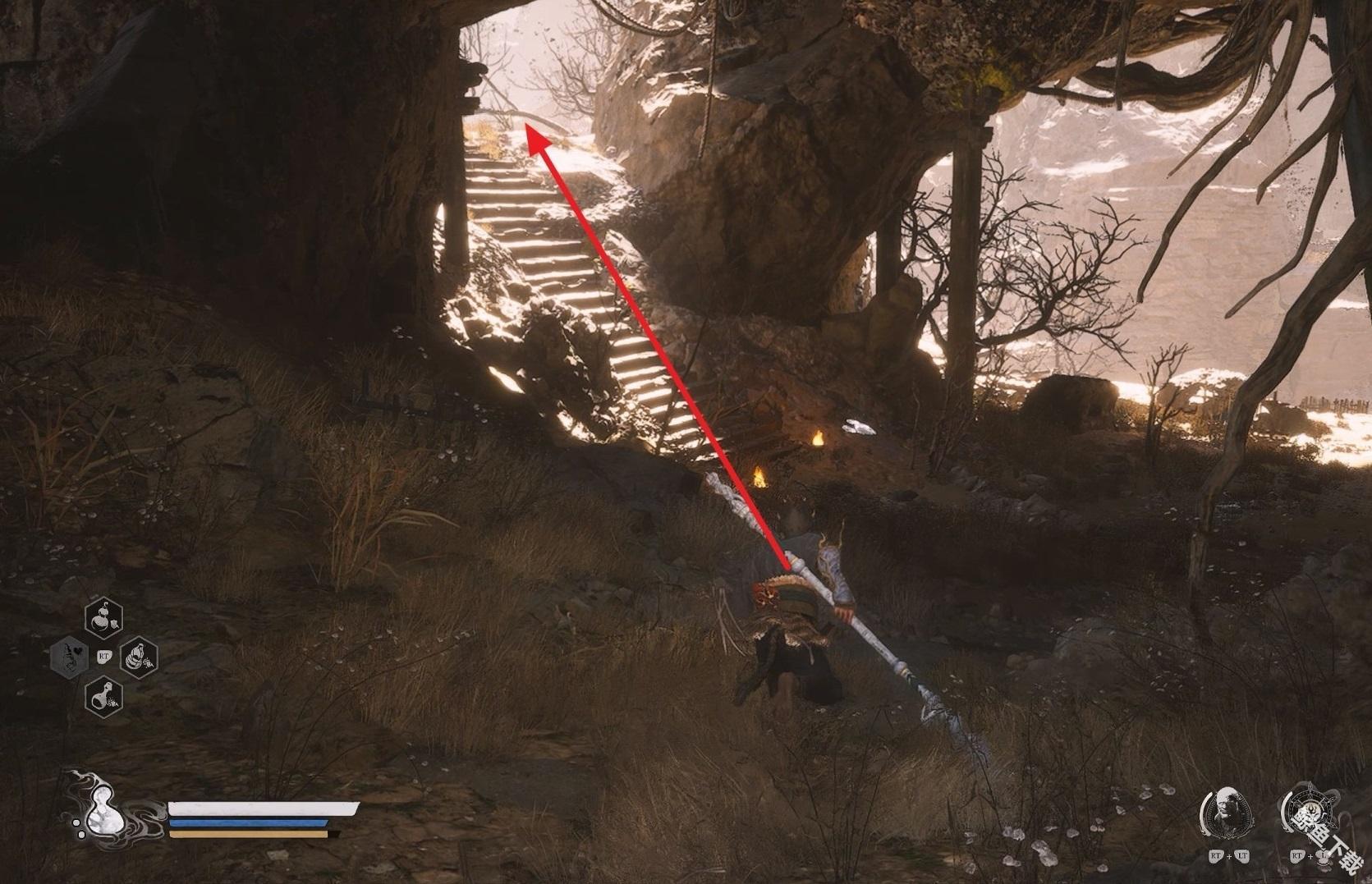Use the healing gourd icon
The width and height of the screenshot is (1372, 884).
pos(102,806)
